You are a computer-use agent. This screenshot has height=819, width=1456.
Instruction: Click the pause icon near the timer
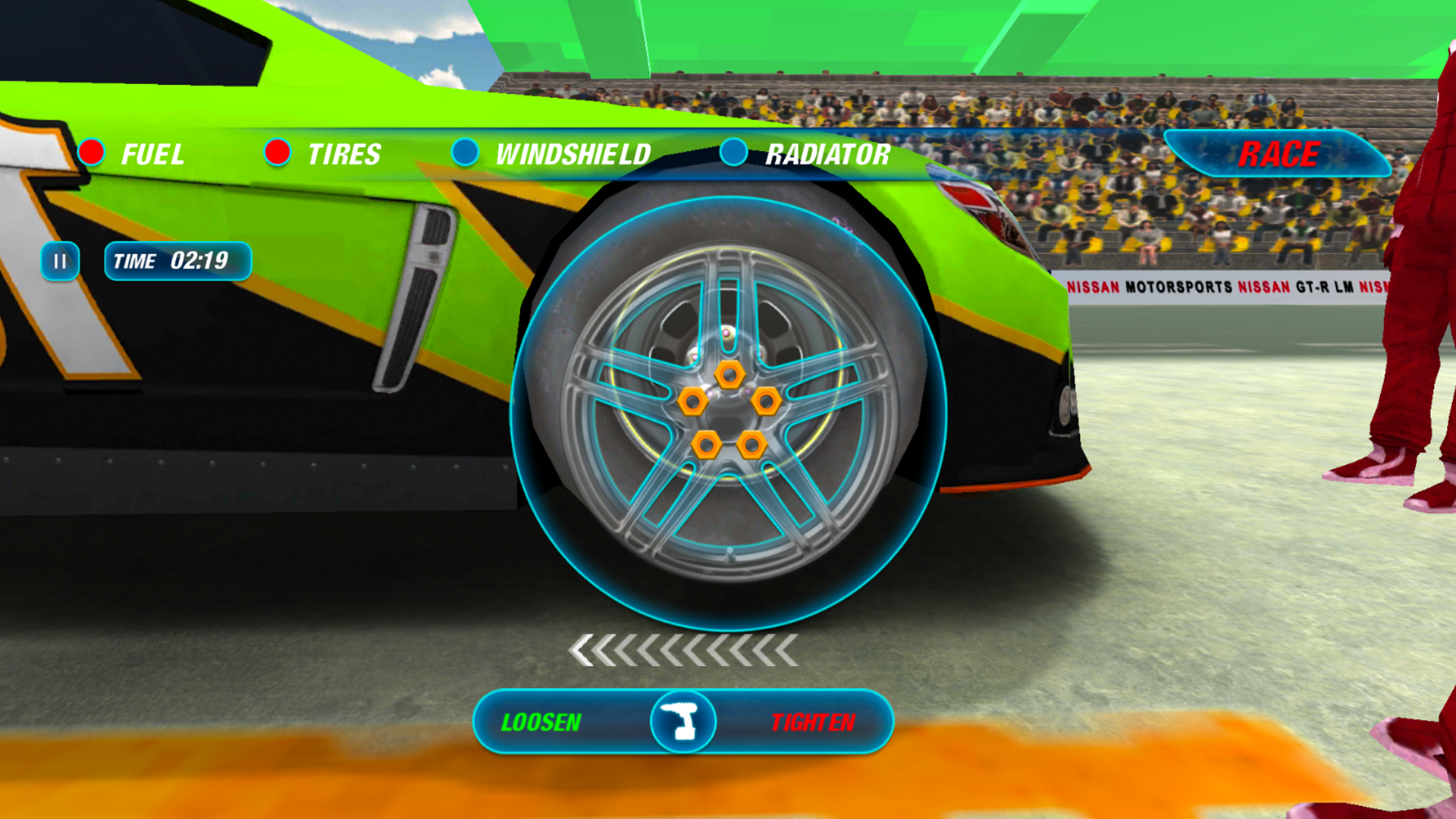point(60,262)
